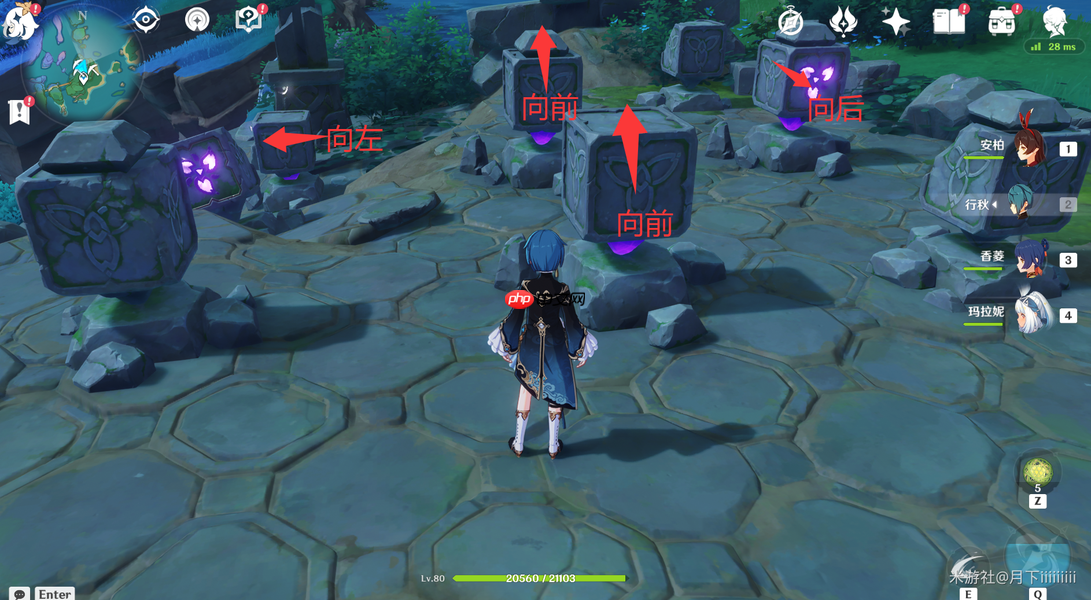Open the backpack inventory
The image size is (1091, 600).
coord(1001,21)
